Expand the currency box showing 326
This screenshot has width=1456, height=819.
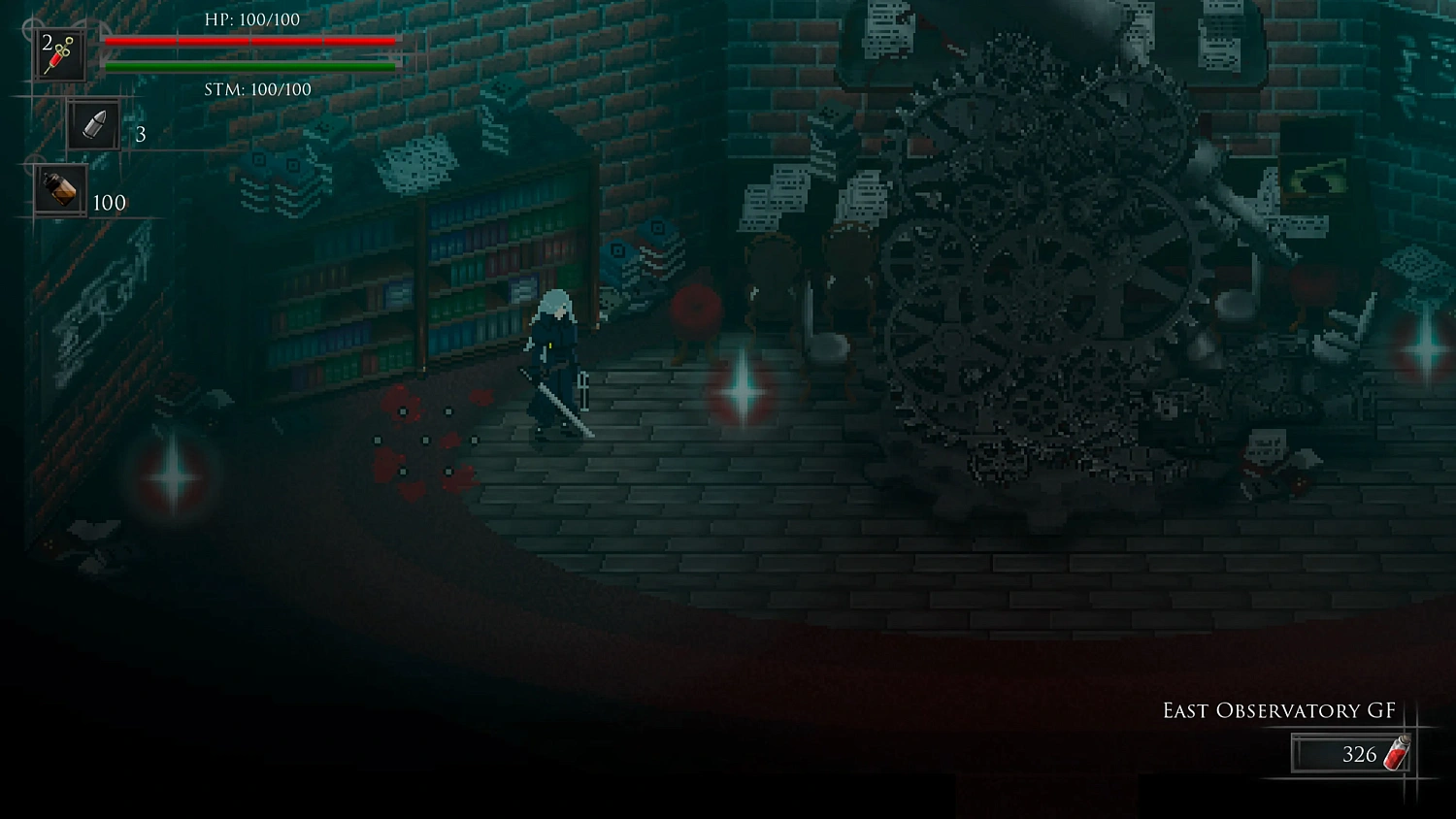tap(1353, 755)
